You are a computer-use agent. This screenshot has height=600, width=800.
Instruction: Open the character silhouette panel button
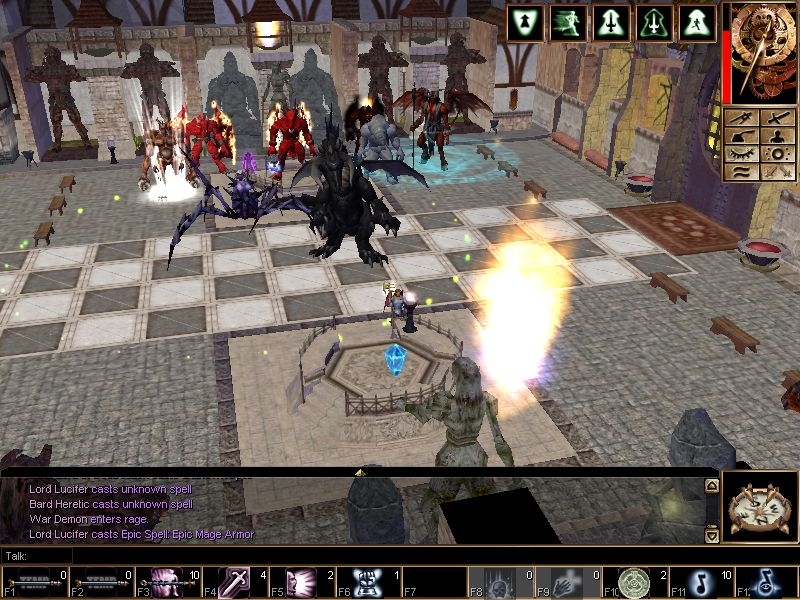[777, 136]
